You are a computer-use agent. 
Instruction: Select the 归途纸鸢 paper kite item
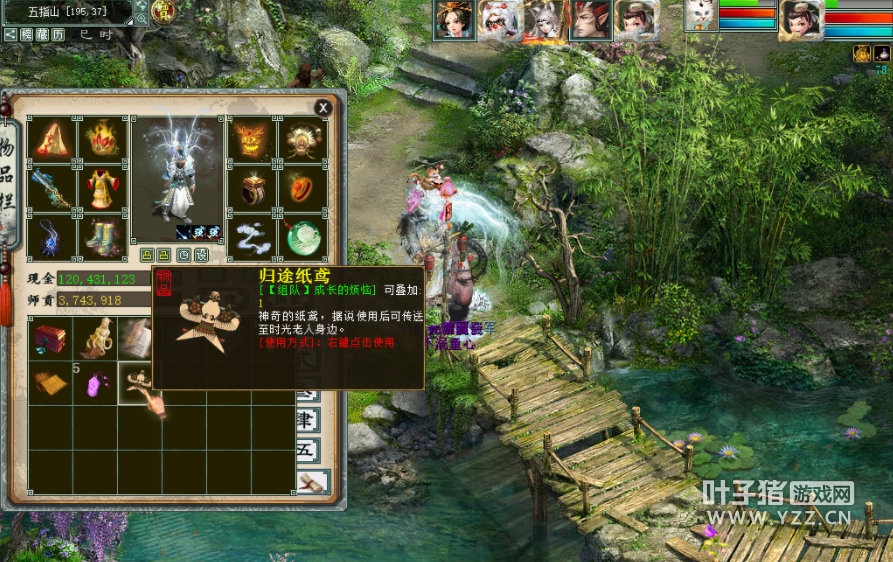138,380
